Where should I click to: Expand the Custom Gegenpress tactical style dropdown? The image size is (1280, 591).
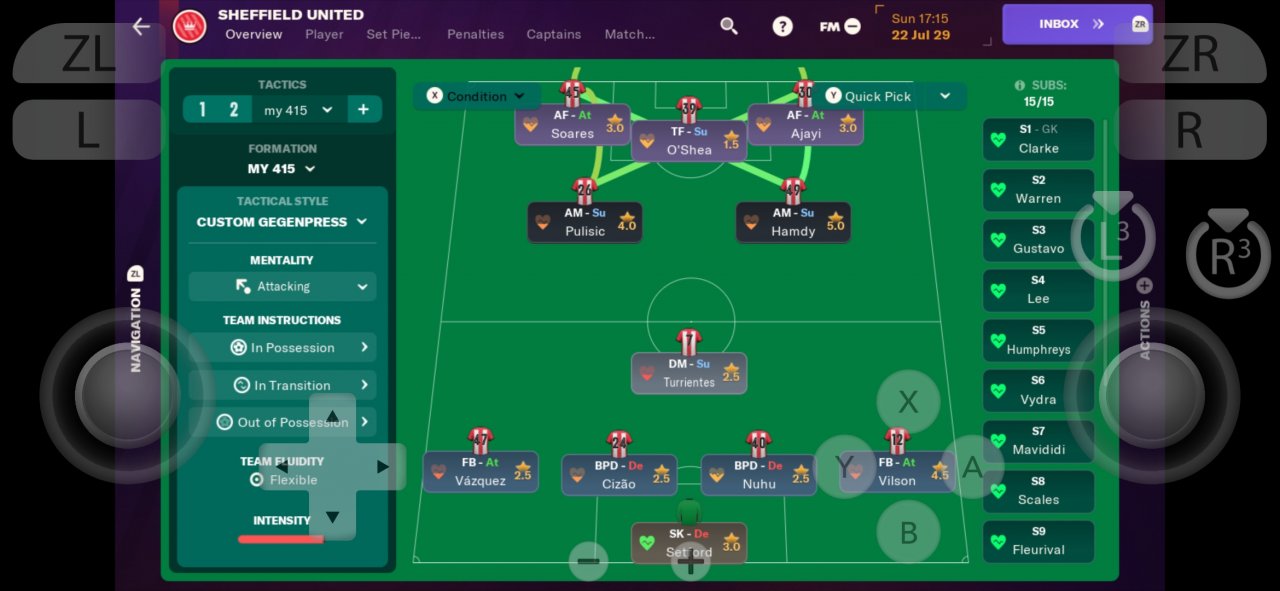[x=282, y=222]
